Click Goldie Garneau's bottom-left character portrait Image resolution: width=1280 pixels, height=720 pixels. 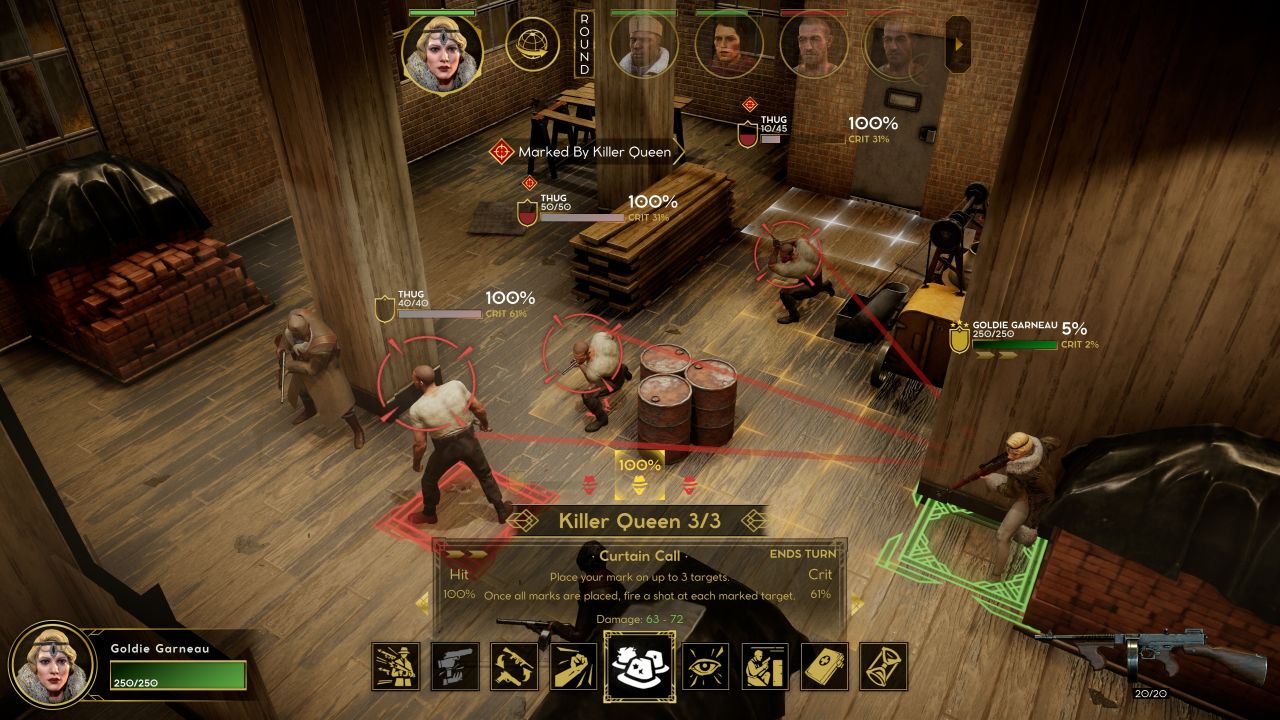[x=46, y=665]
